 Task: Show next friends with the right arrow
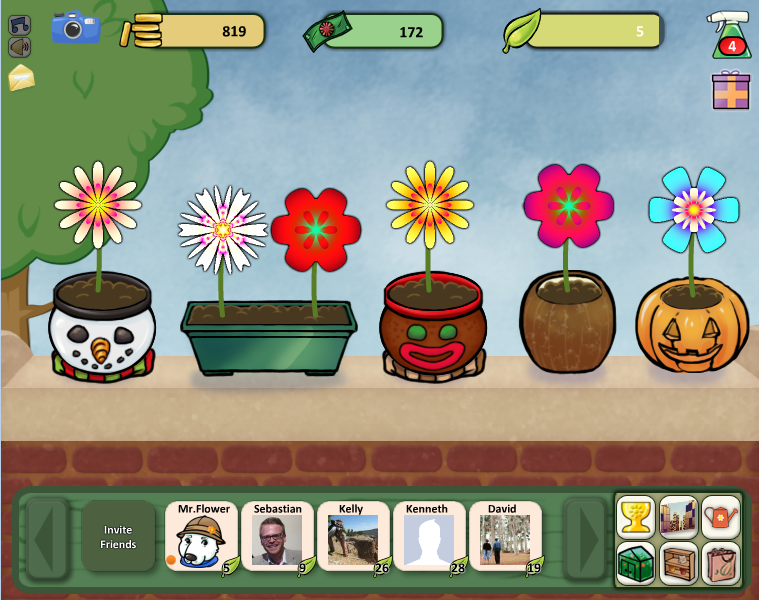584,538
